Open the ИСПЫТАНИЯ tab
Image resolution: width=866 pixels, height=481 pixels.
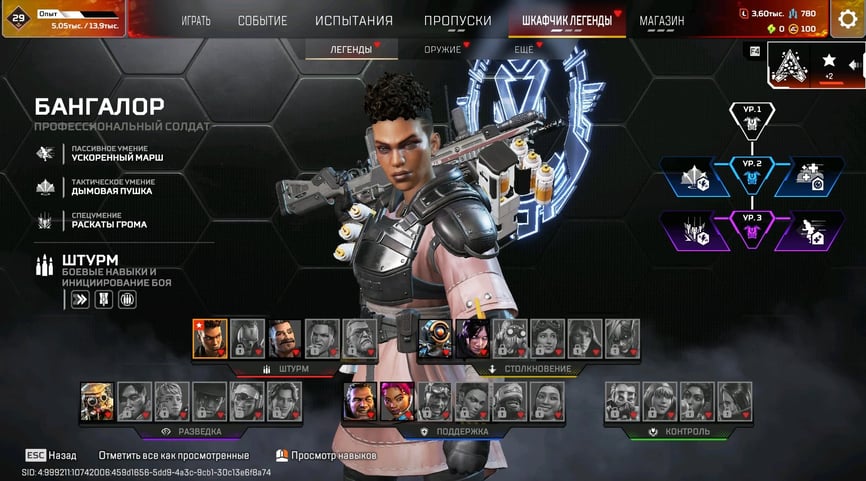[x=354, y=21]
